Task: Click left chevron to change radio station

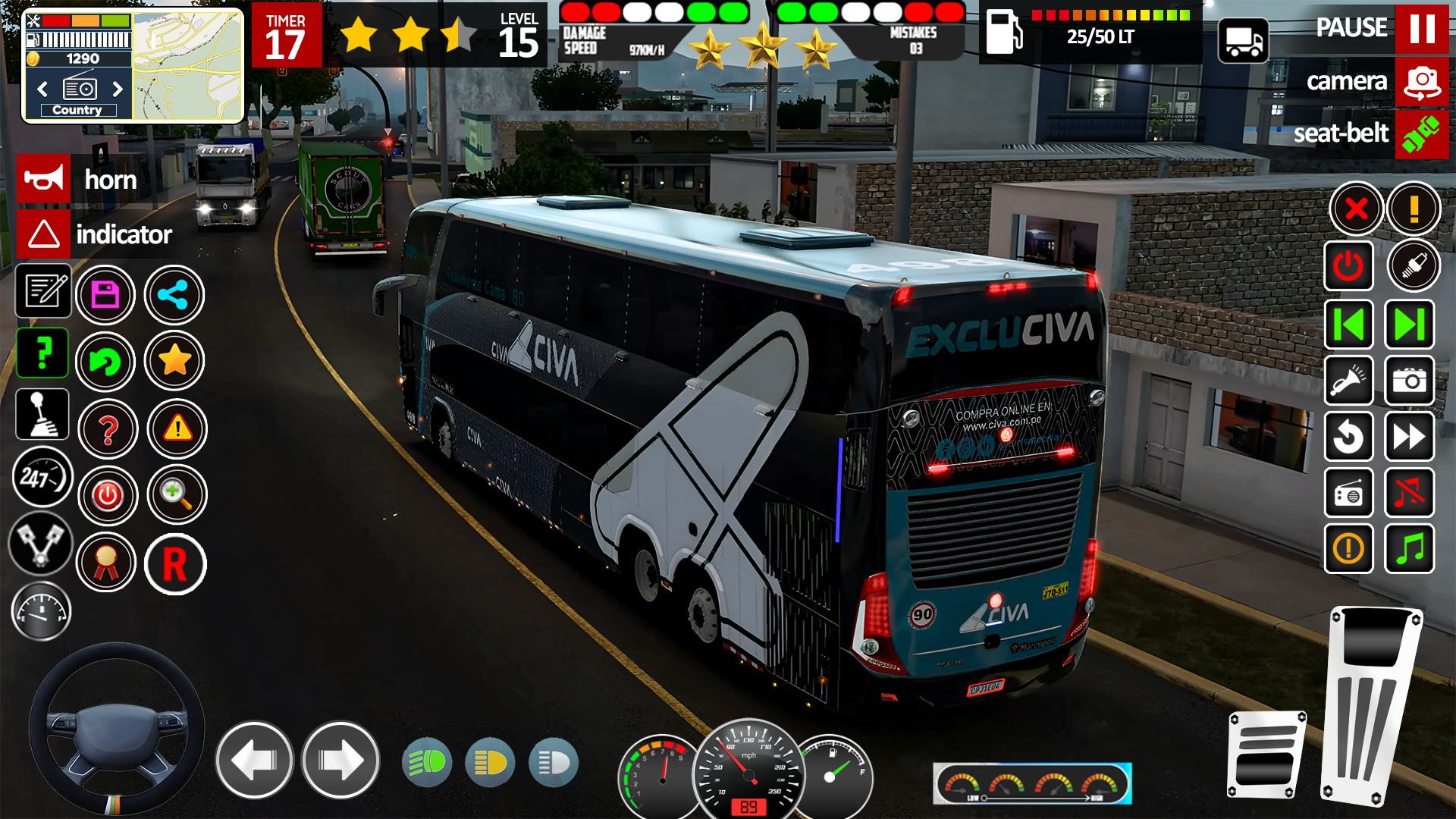Action: tap(42, 89)
